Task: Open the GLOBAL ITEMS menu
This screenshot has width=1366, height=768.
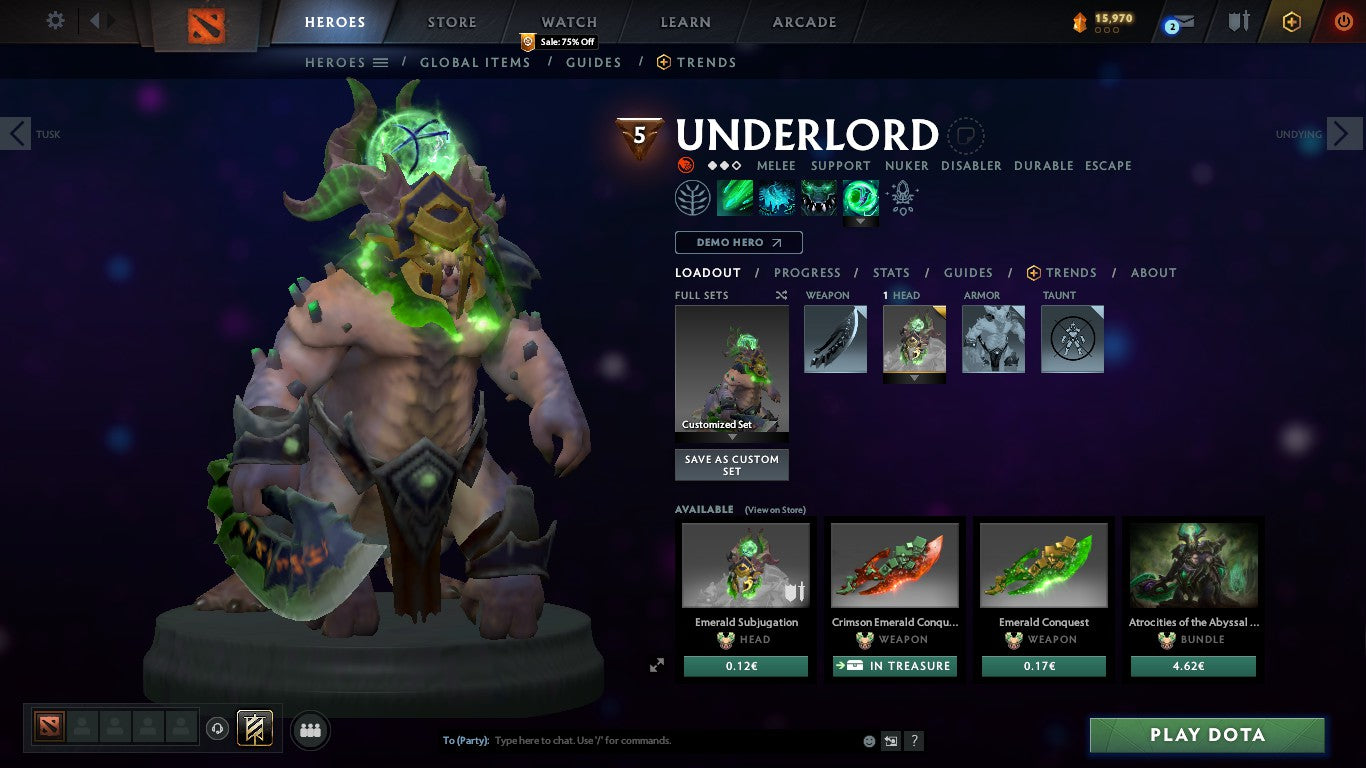Action: click(475, 62)
